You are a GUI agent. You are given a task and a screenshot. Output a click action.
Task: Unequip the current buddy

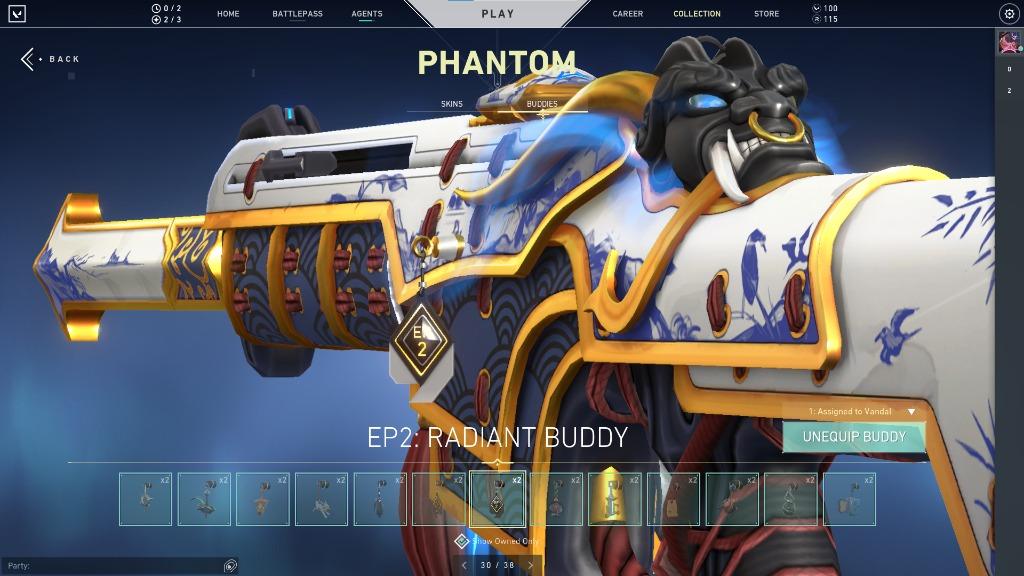click(853, 437)
